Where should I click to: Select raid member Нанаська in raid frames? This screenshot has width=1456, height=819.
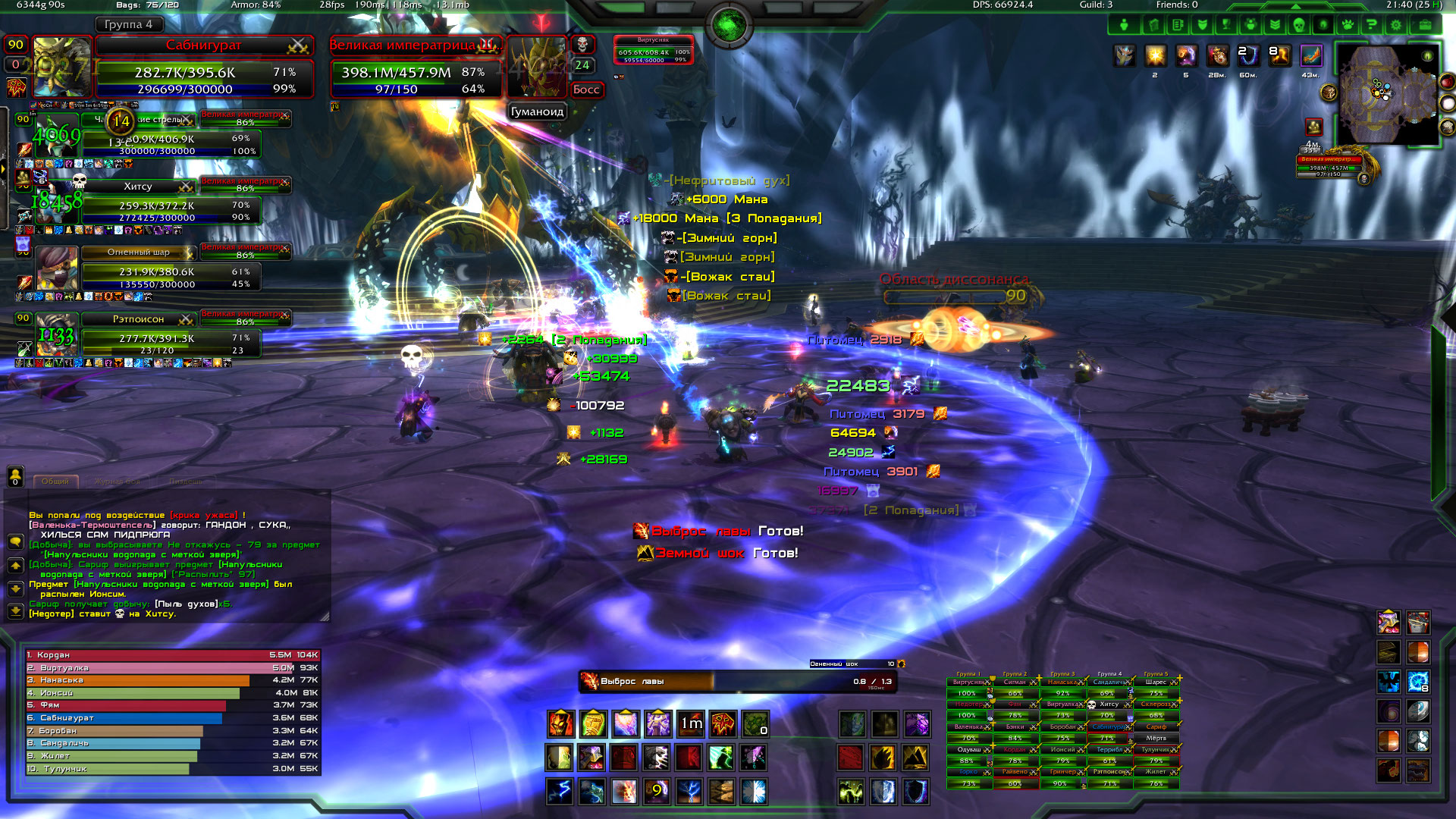(x=1063, y=682)
